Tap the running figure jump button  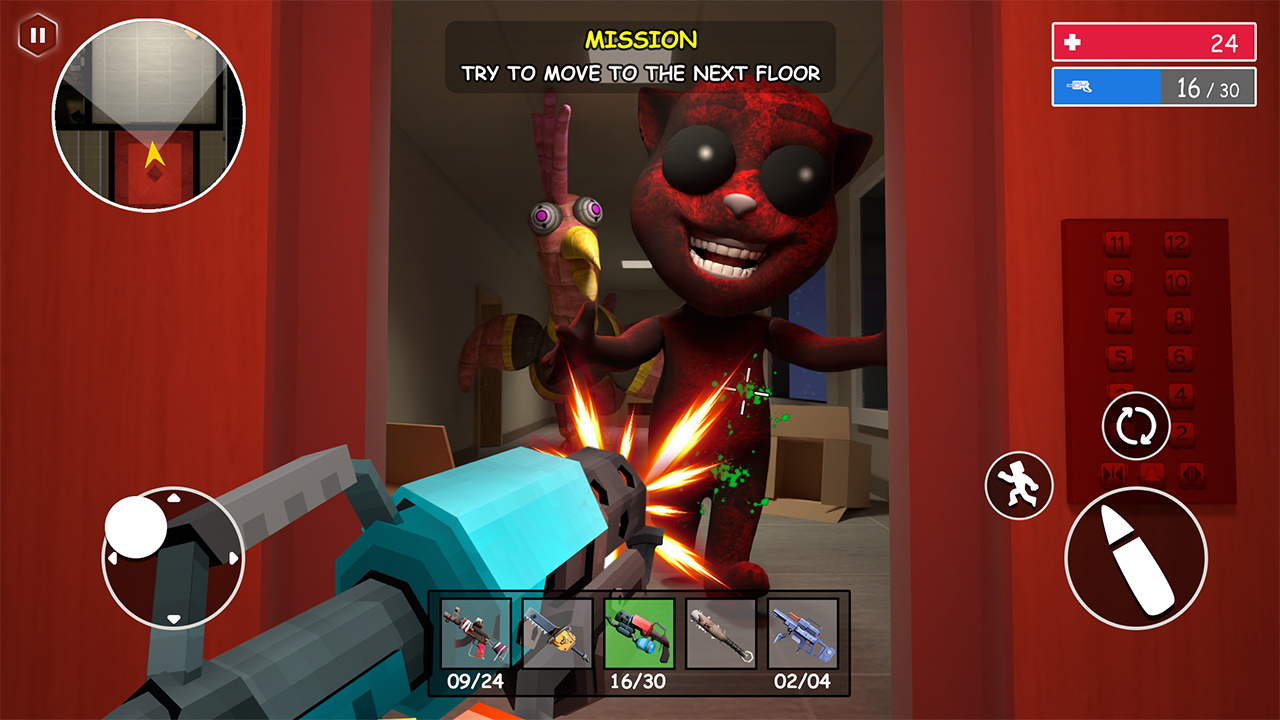(1019, 486)
